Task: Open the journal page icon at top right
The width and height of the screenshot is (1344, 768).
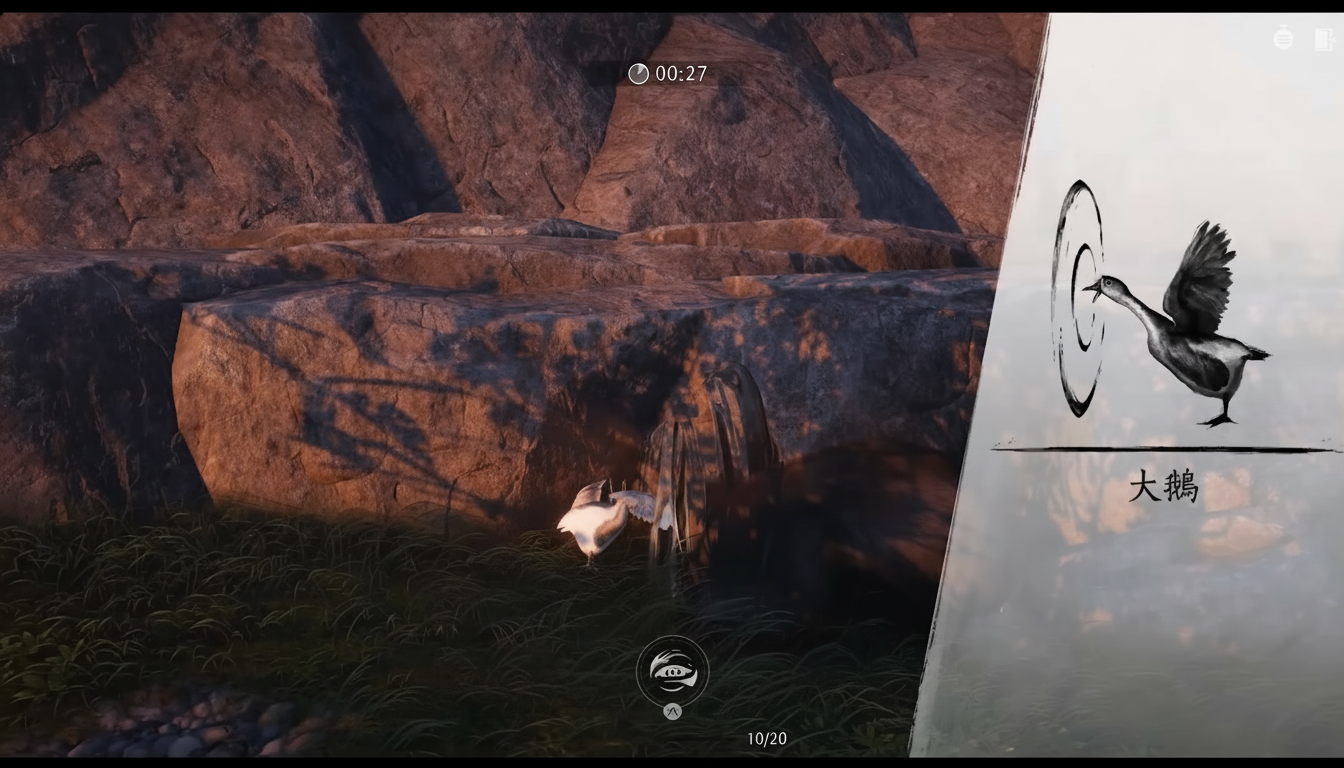Action: tap(1322, 39)
